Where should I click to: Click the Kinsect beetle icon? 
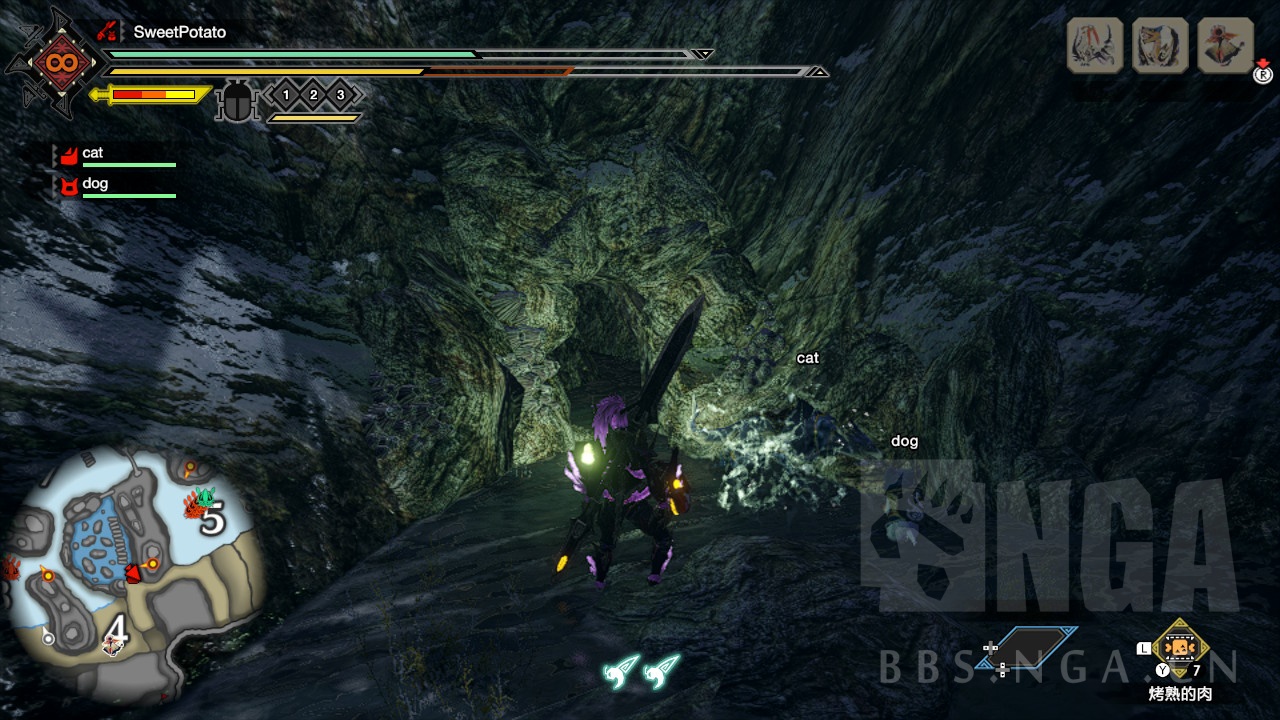(237, 101)
